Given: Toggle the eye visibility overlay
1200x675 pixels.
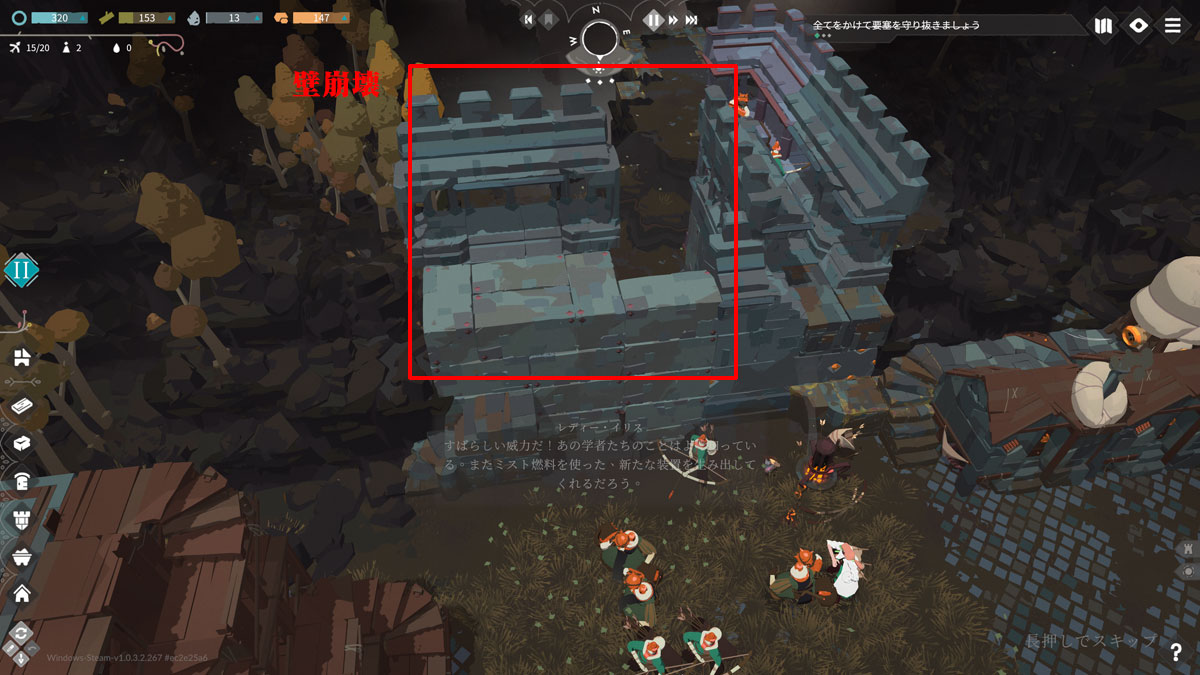Looking at the screenshot, I should pyautogui.click(x=1138, y=26).
